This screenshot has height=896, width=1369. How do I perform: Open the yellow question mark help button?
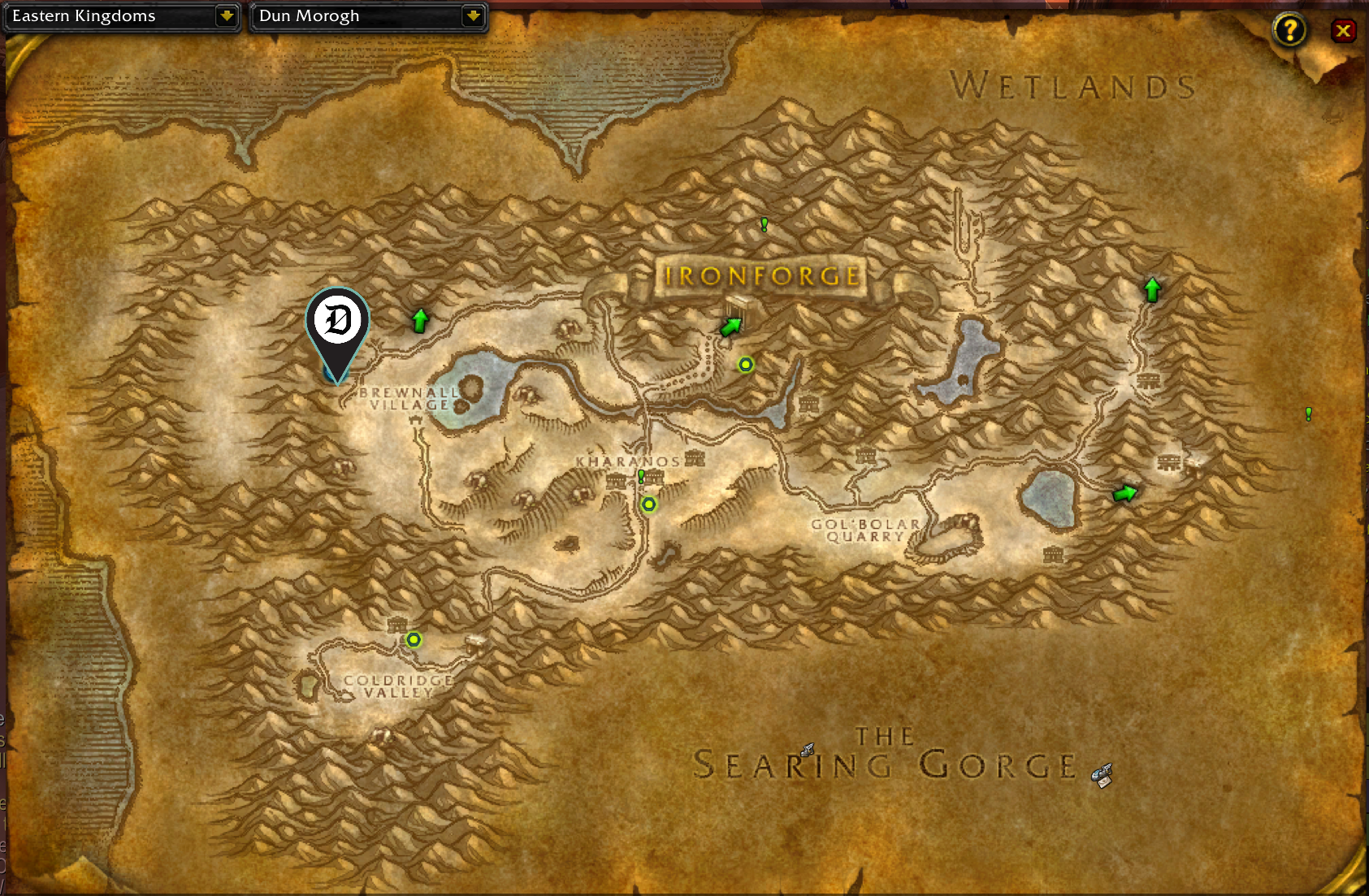pyautogui.click(x=1289, y=30)
